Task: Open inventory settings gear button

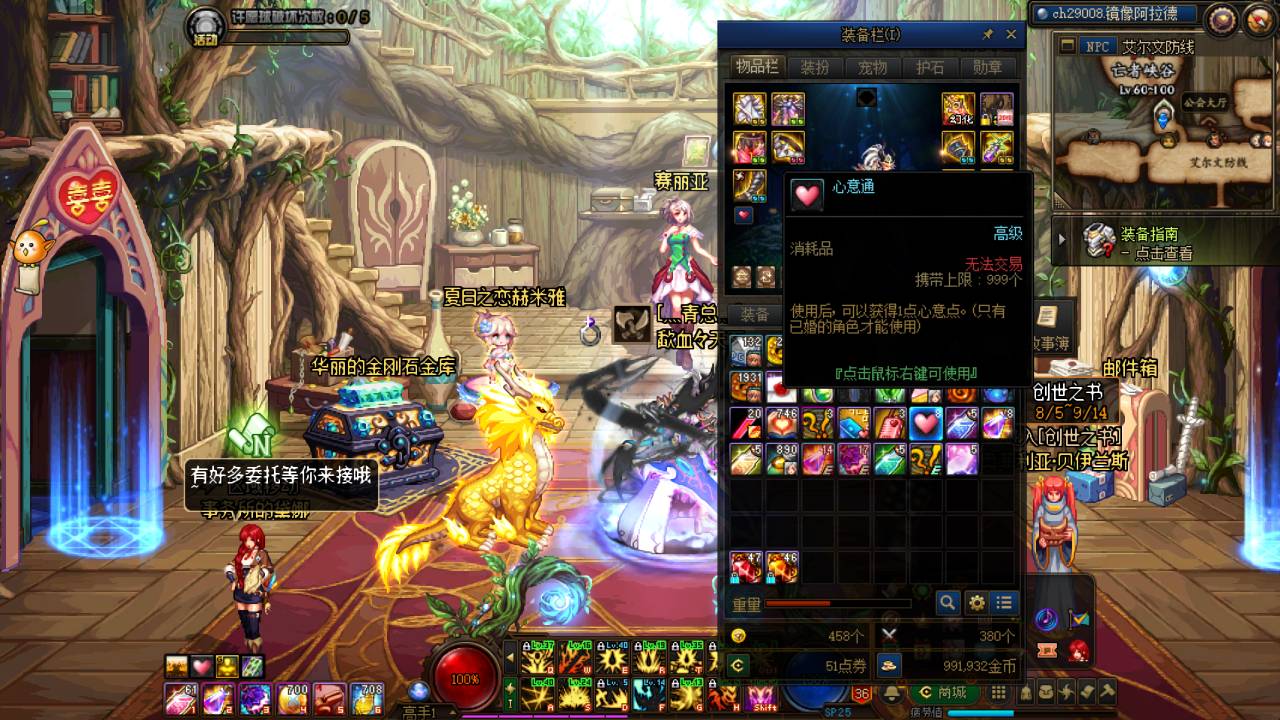Action: click(976, 602)
